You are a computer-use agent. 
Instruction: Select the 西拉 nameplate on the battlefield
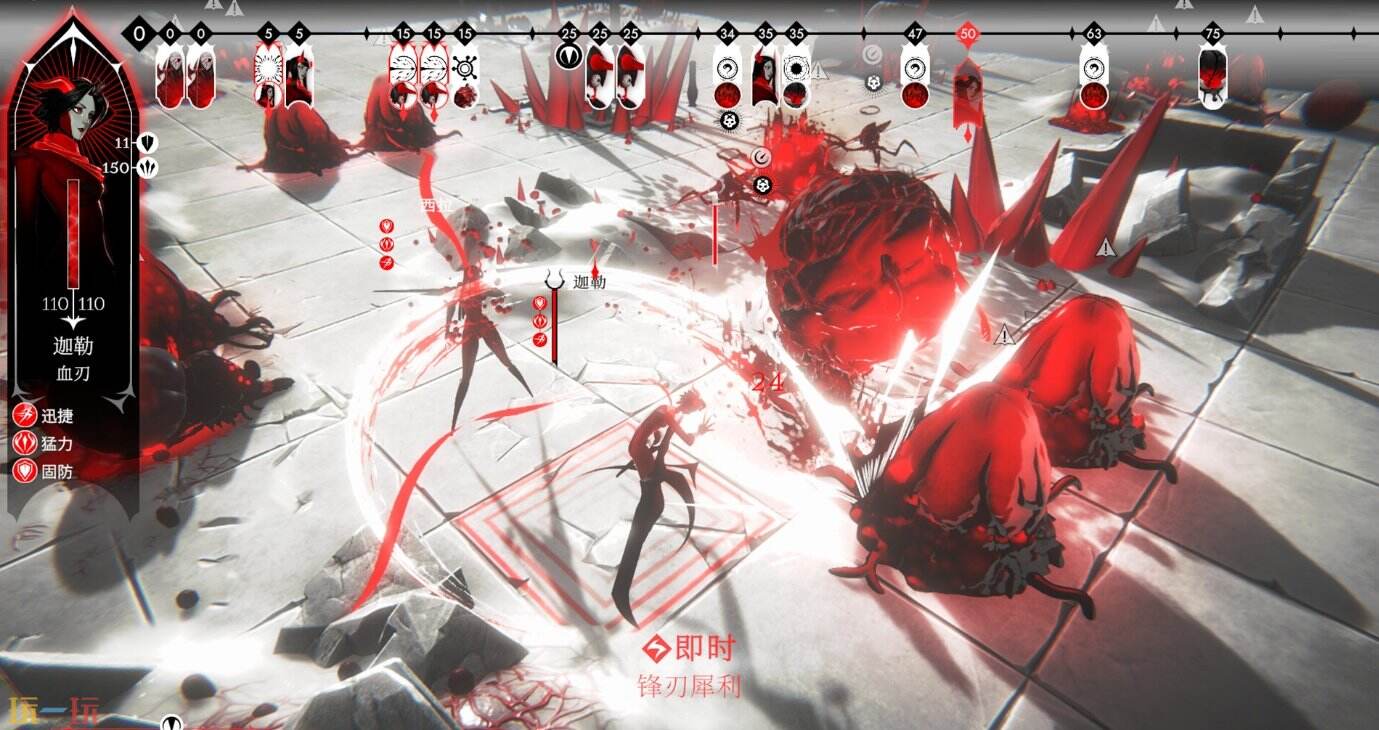pos(432,205)
